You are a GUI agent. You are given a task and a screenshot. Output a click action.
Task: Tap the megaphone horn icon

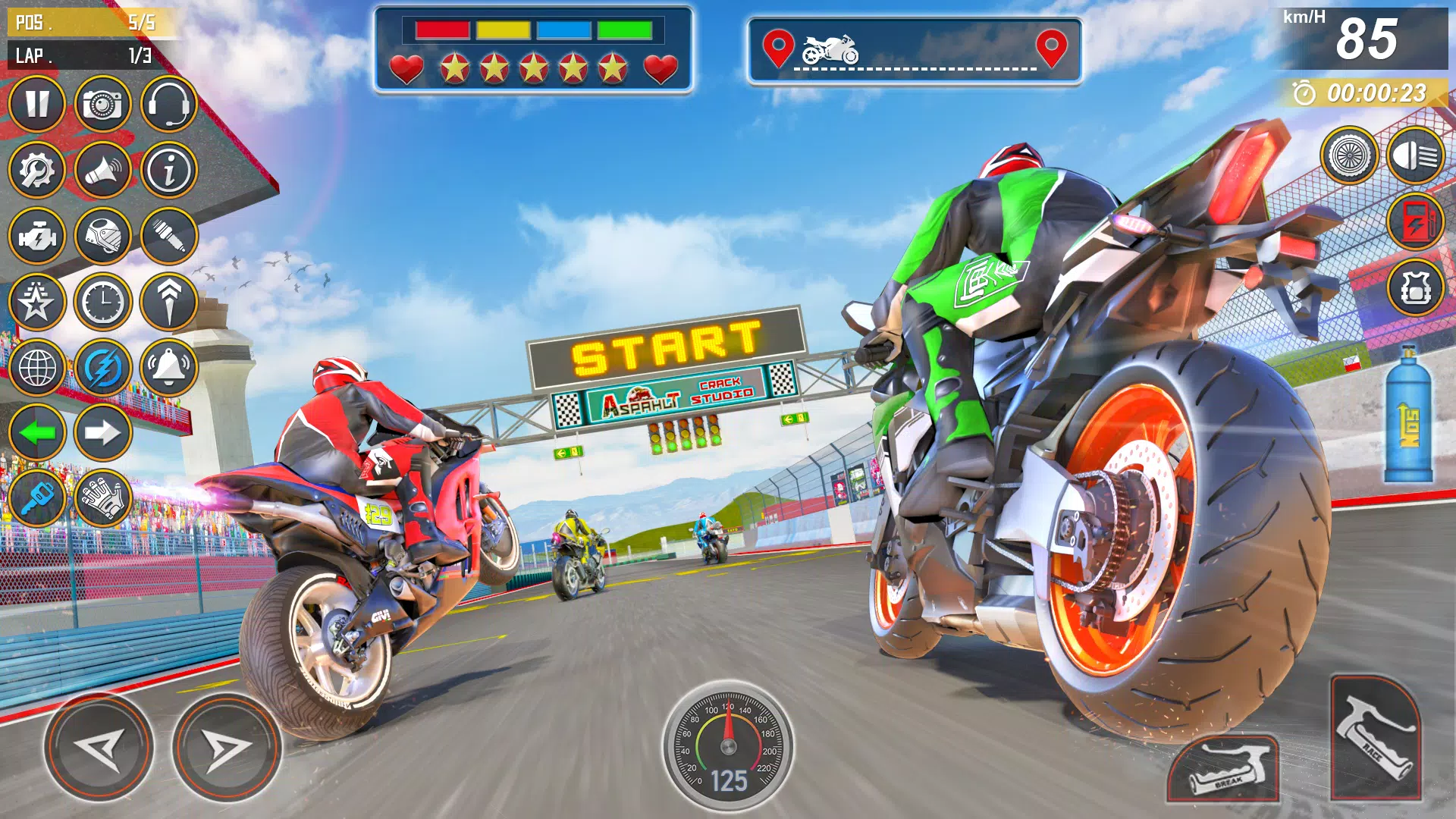tap(102, 170)
